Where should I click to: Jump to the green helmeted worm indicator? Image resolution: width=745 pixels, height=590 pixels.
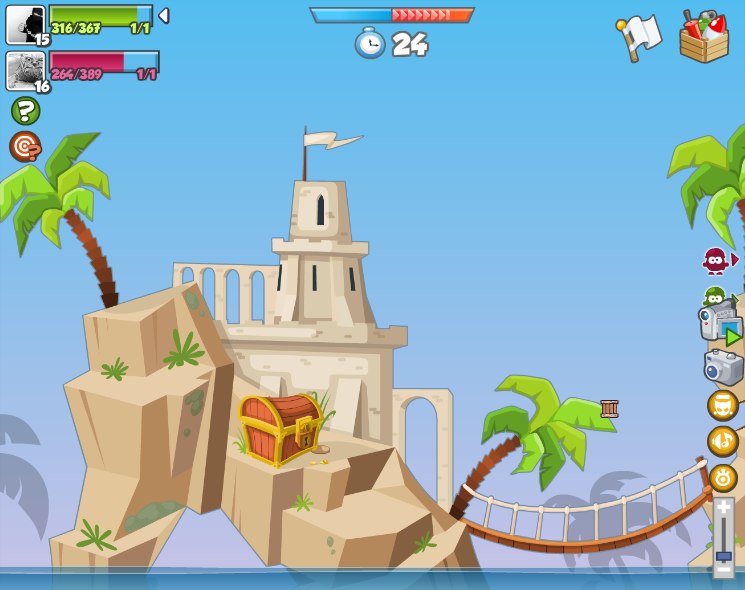(x=714, y=296)
